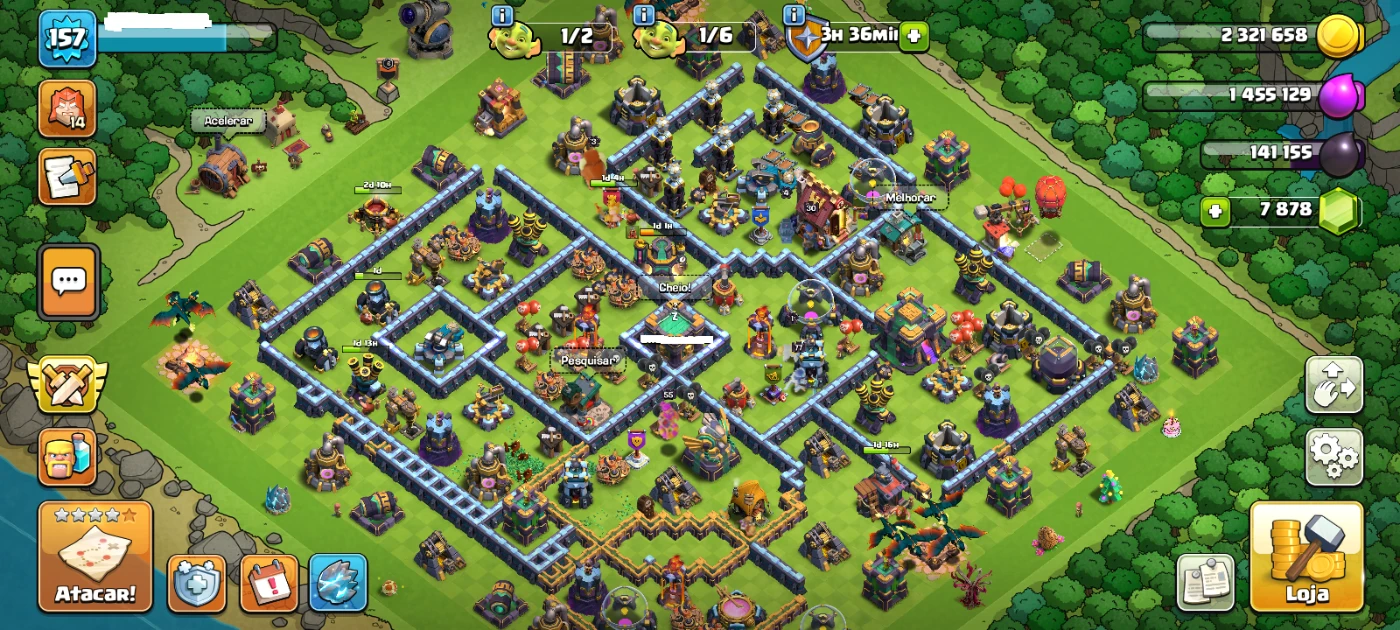Open the village layout editor button
This screenshot has height=630, width=1400.
(1334, 385)
